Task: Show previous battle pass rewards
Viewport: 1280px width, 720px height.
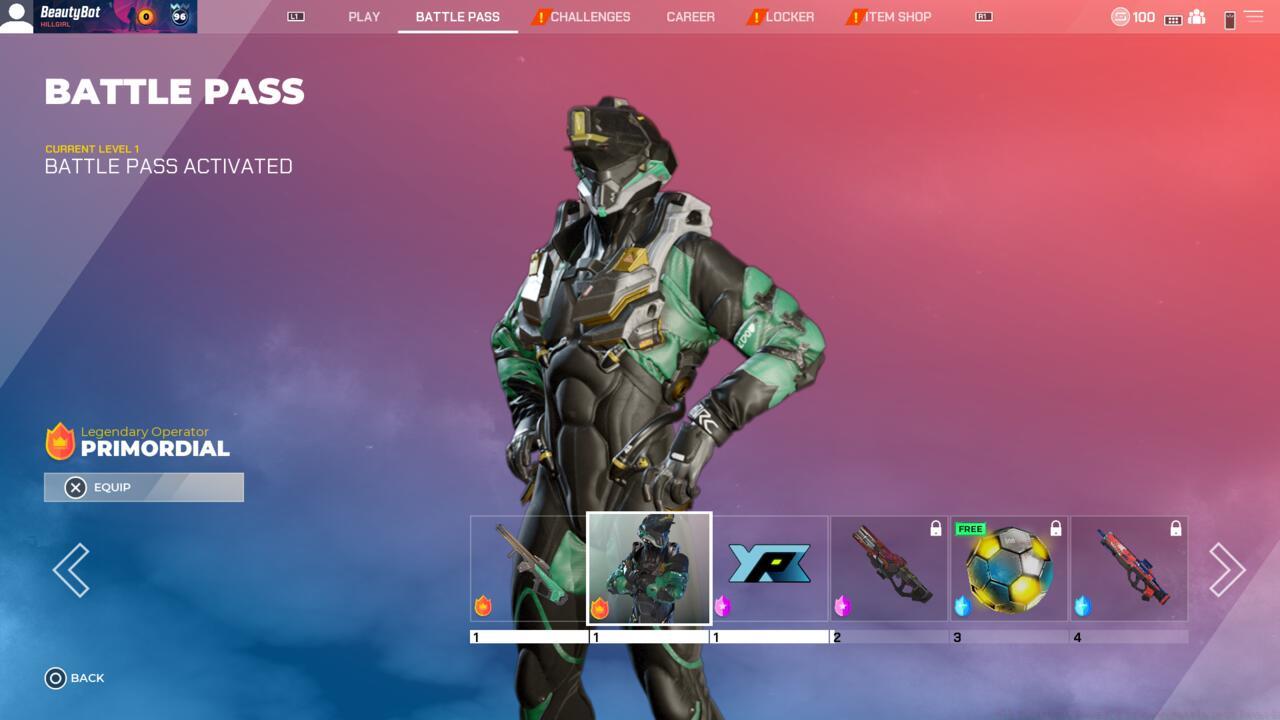Action: tap(71, 570)
